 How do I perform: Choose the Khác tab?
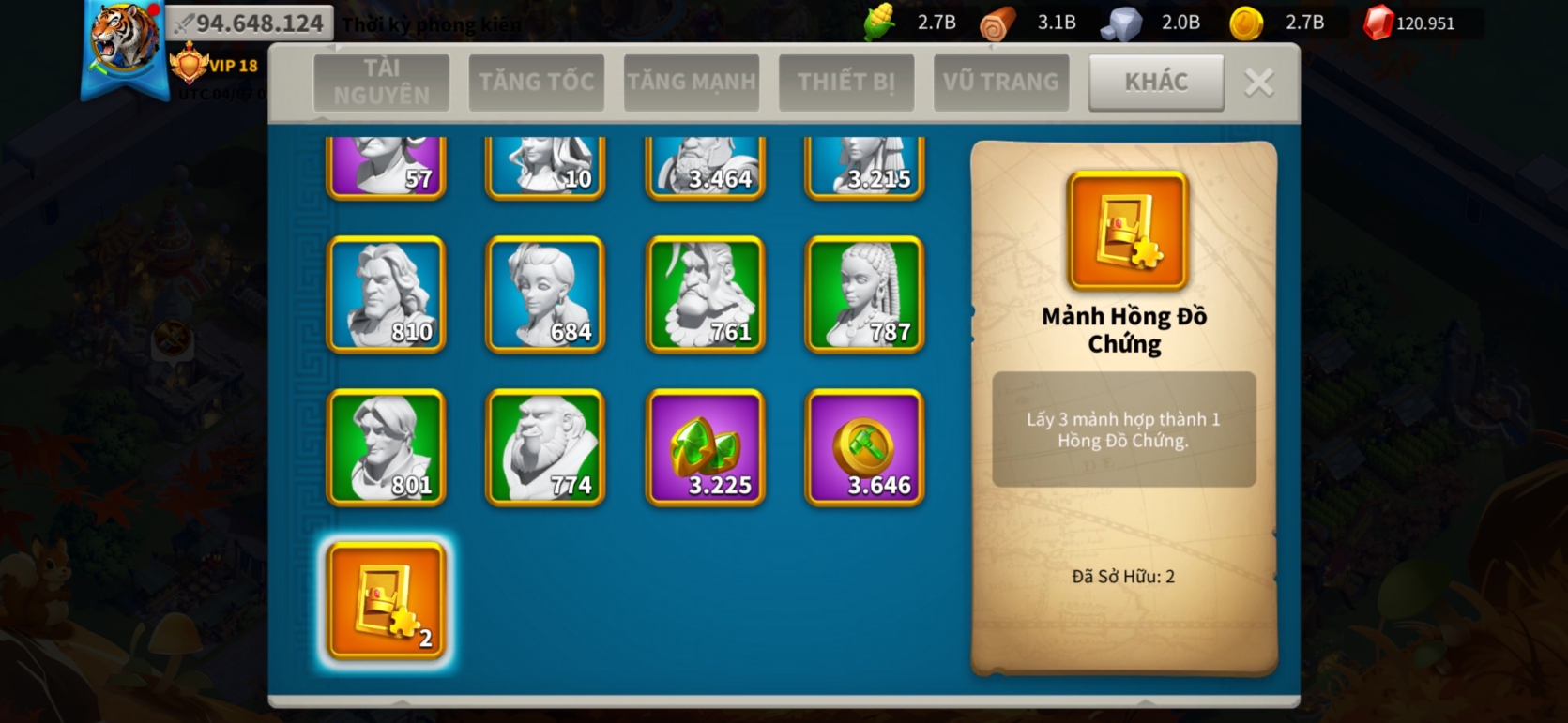1156,83
